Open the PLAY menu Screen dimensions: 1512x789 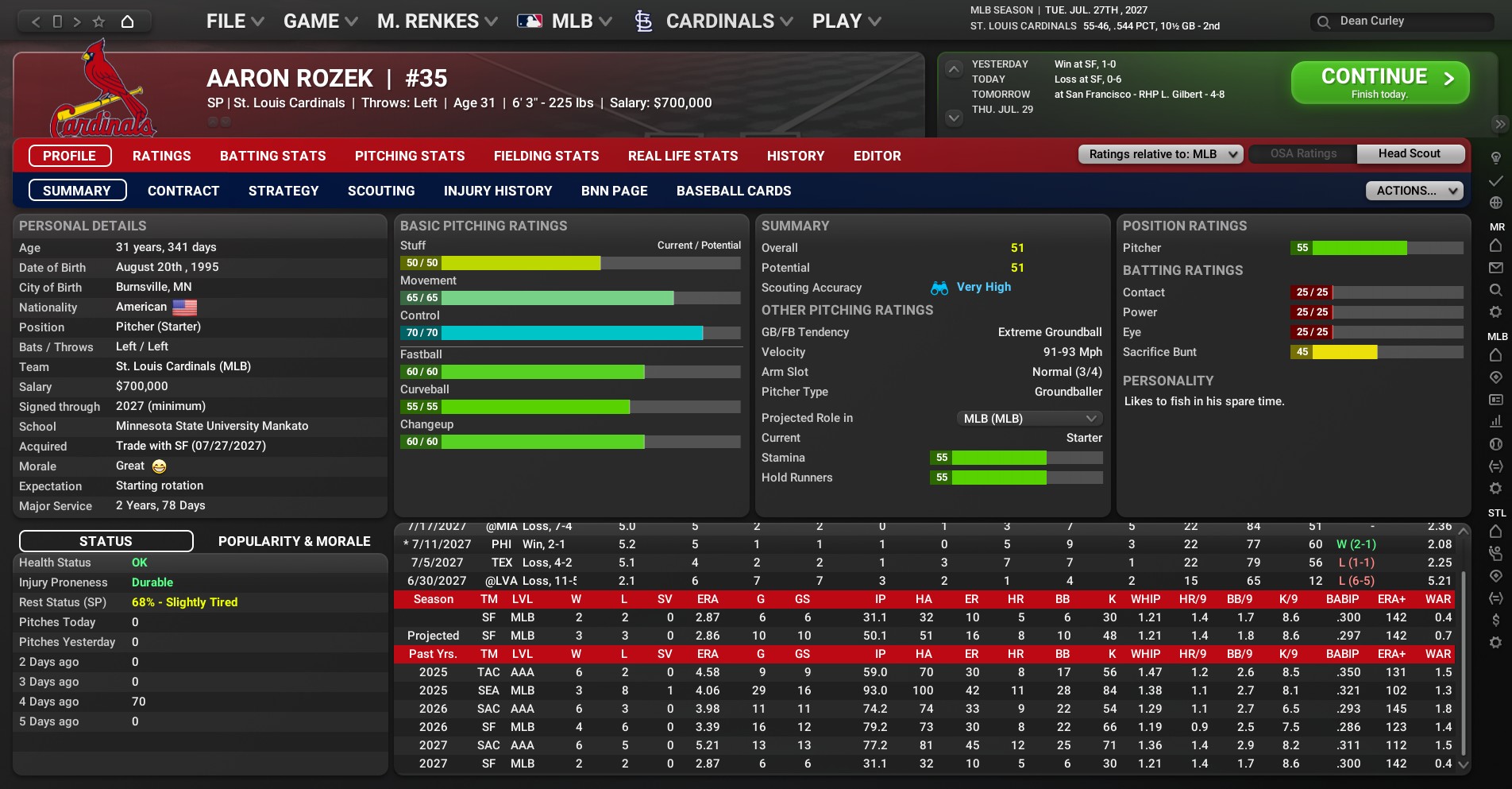click(846, 21)
